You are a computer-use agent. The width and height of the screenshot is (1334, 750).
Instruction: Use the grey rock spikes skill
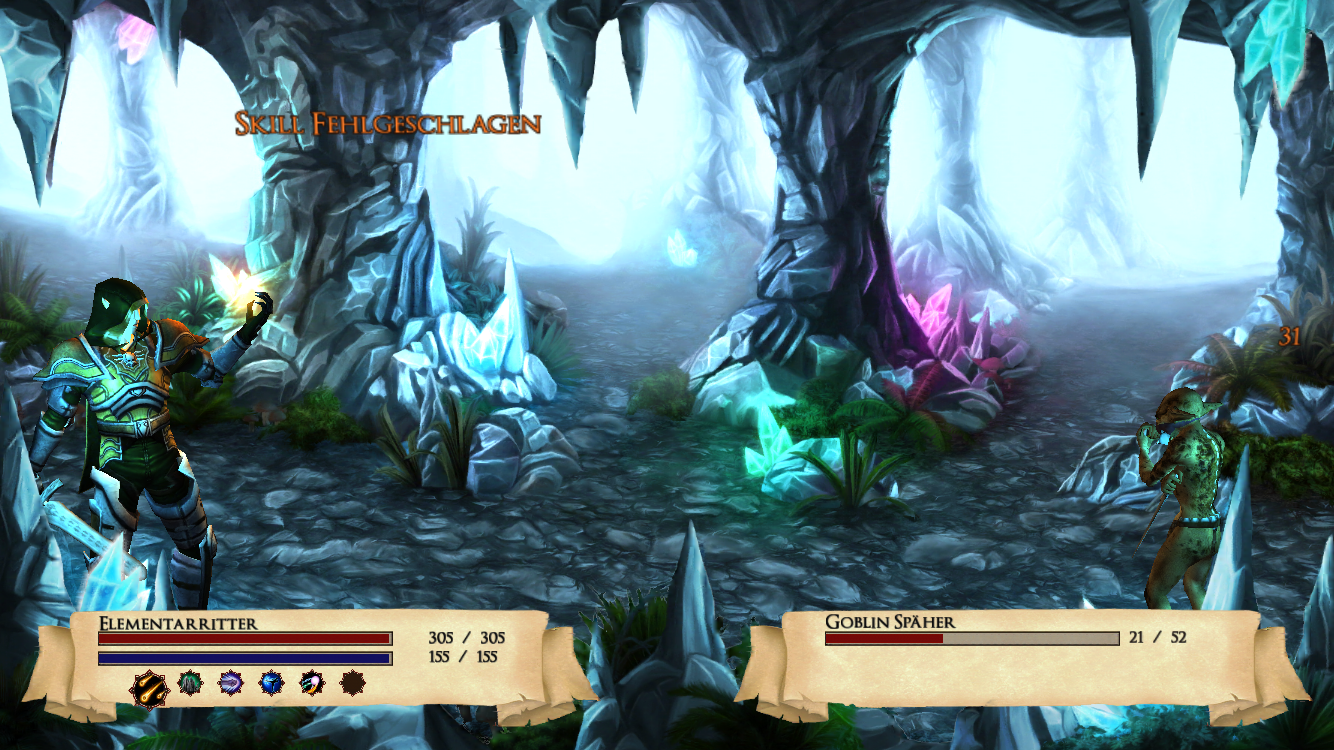click(x=190, y=684)
